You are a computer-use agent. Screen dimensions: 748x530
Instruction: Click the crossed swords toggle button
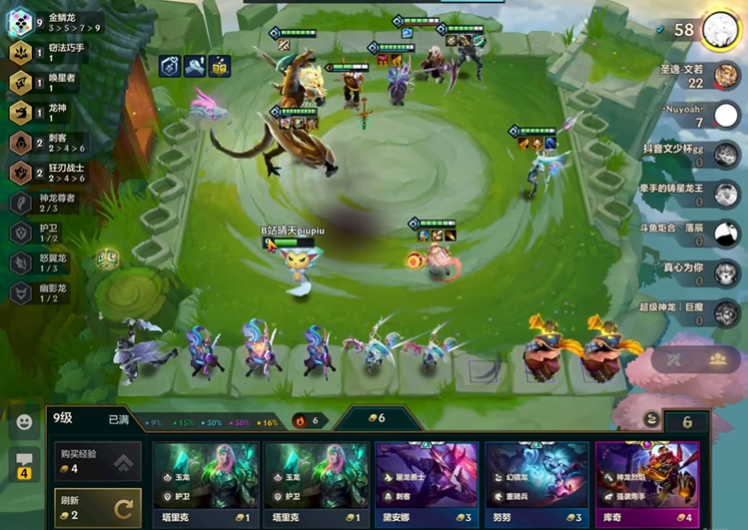pos(675,359)
